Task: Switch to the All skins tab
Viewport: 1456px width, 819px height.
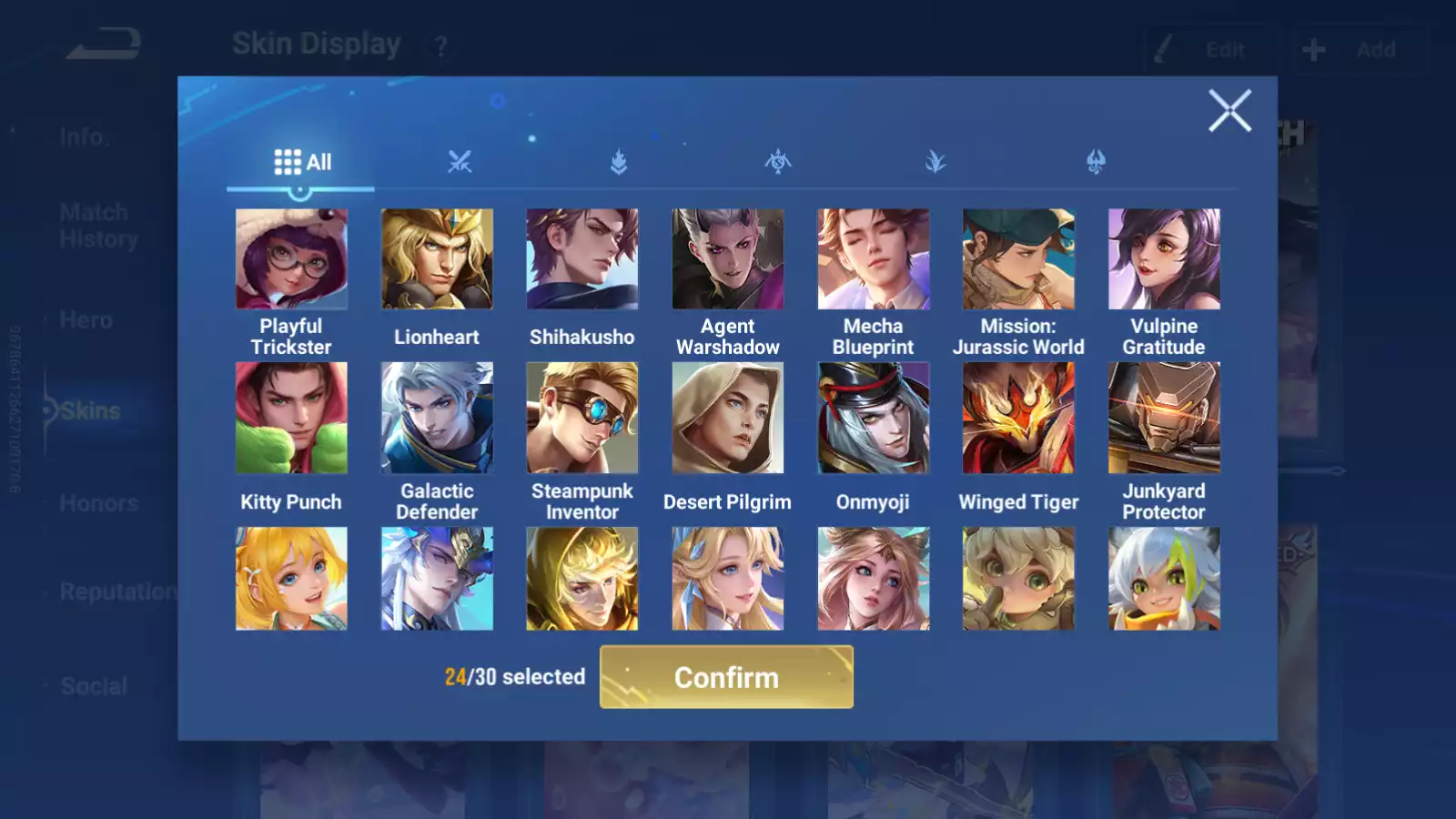Action: (x=301, y=162)
